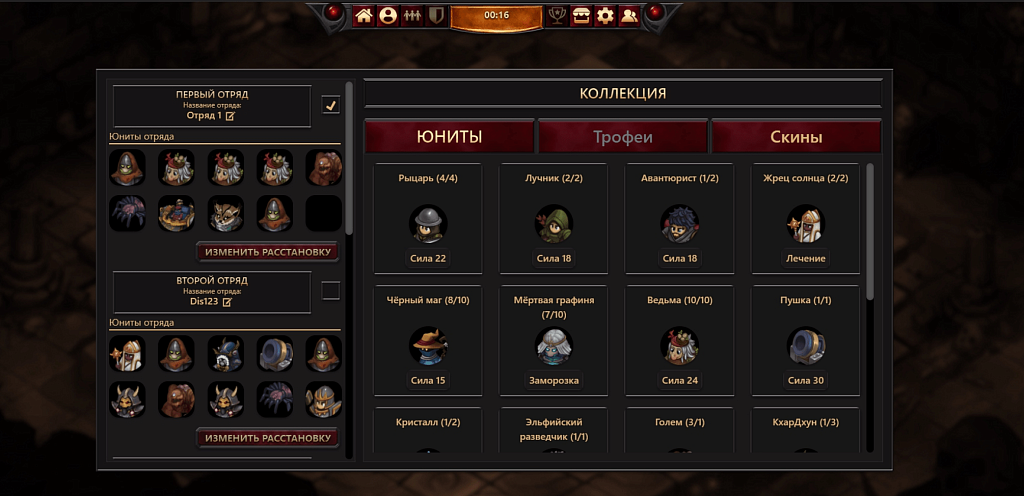Choose the Пушка unit card
Viewport: 1024px width, 496px height.
click(806, 341)
